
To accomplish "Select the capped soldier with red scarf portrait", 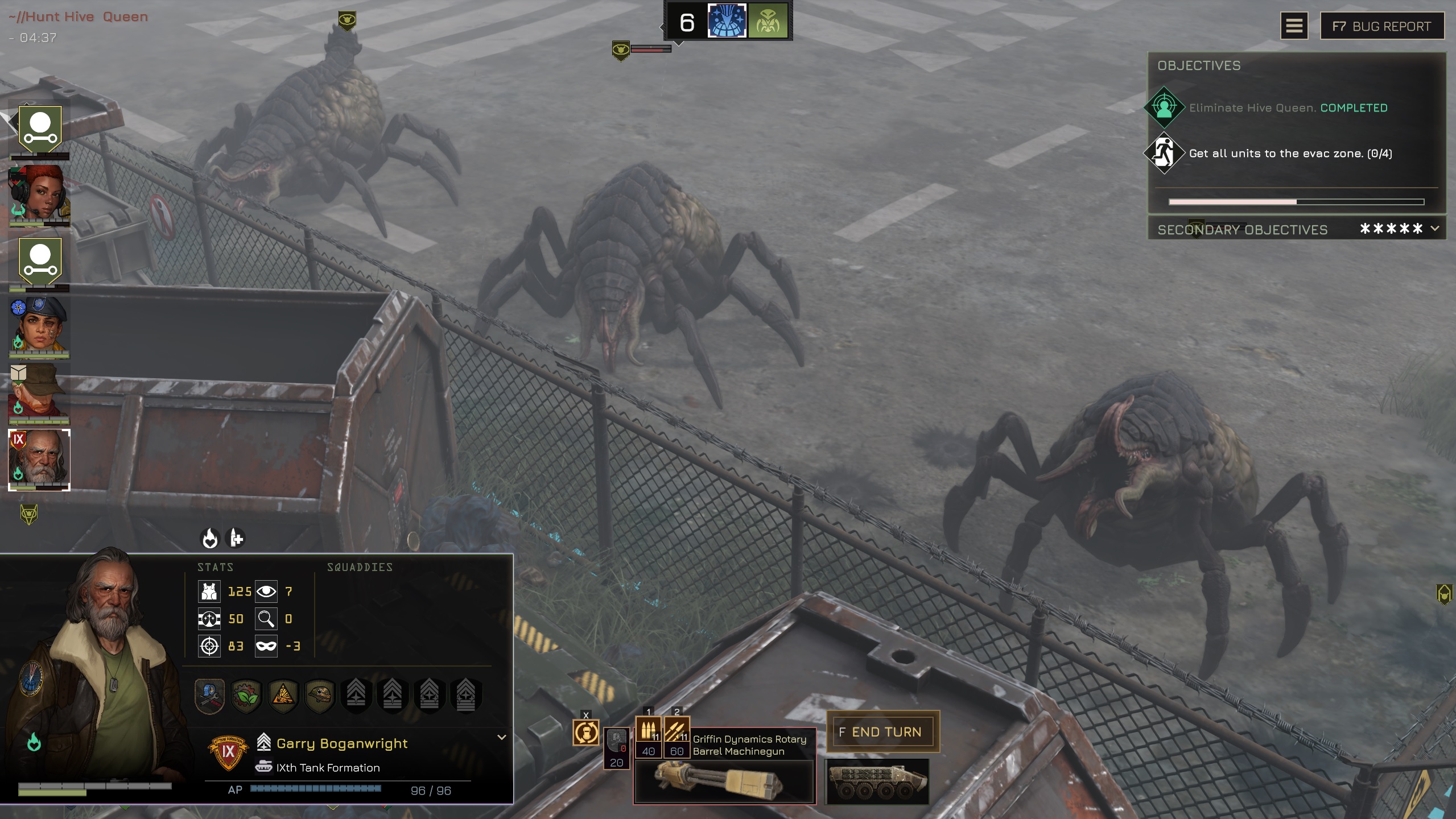I will (39, 392).
